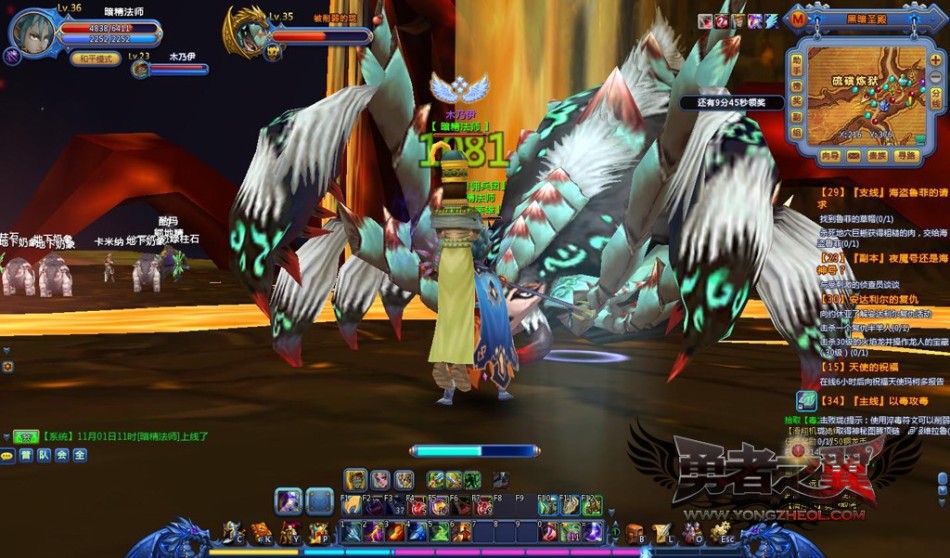
Task: Open the character menu with the C icon
Action: [232, 531]
